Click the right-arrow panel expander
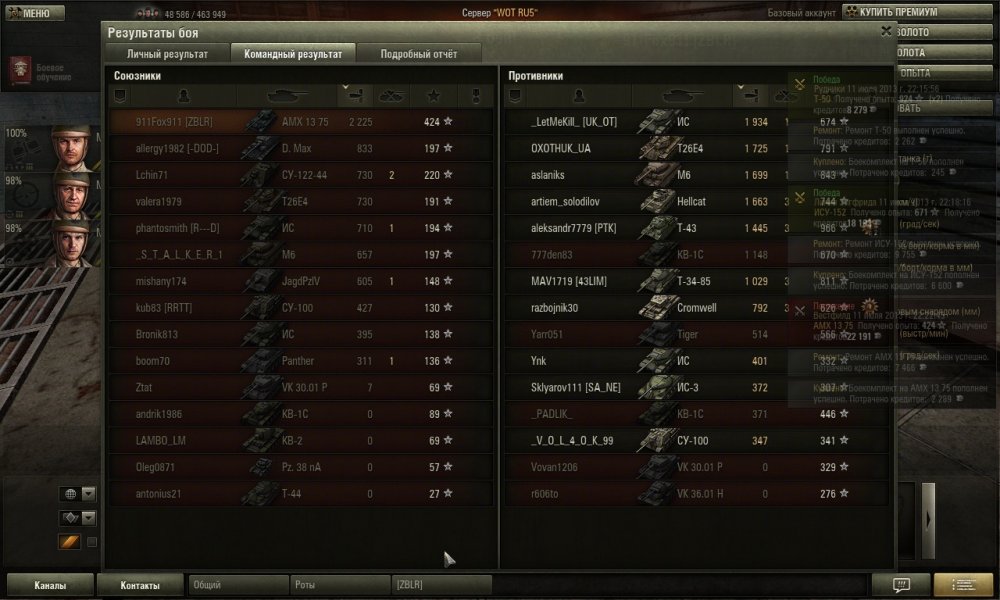Image resolution: width=1000 pixels, height=600 pixels. coord(929,517)
